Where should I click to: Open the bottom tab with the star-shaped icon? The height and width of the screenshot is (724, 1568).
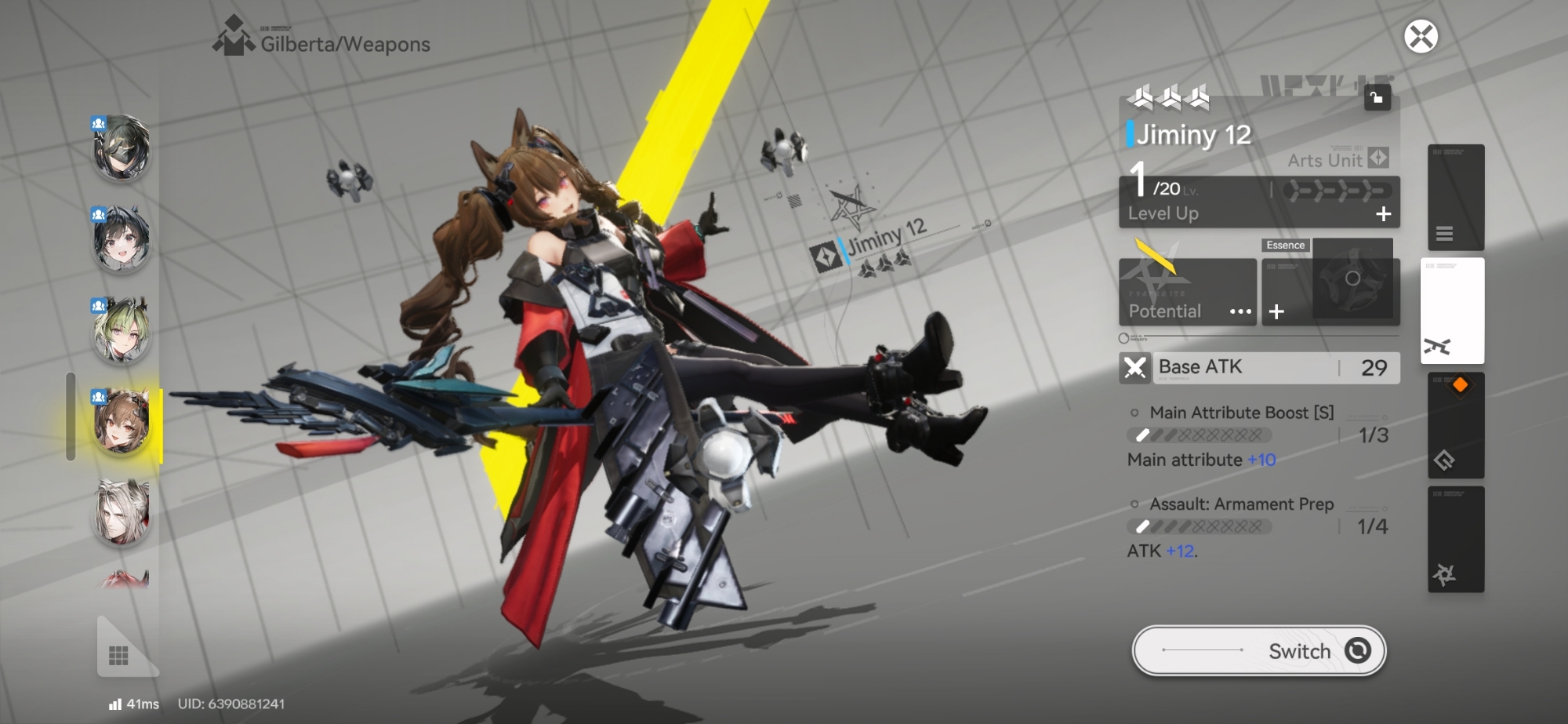[x=1455, y=540]
